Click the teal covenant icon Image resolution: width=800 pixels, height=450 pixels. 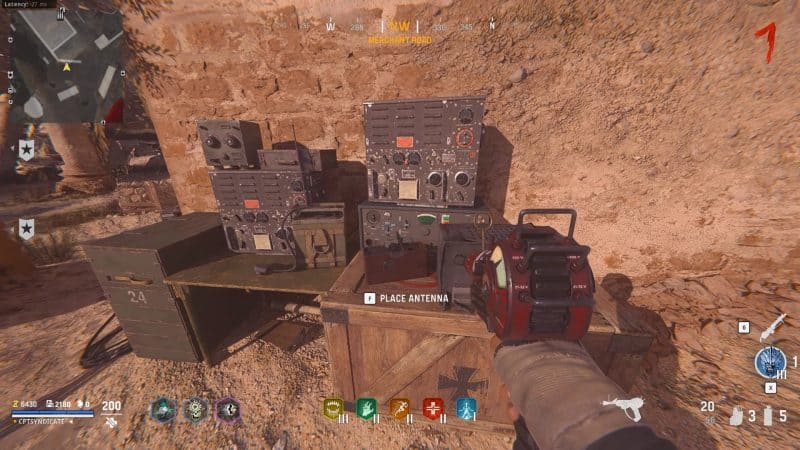(x=163, y=409)
